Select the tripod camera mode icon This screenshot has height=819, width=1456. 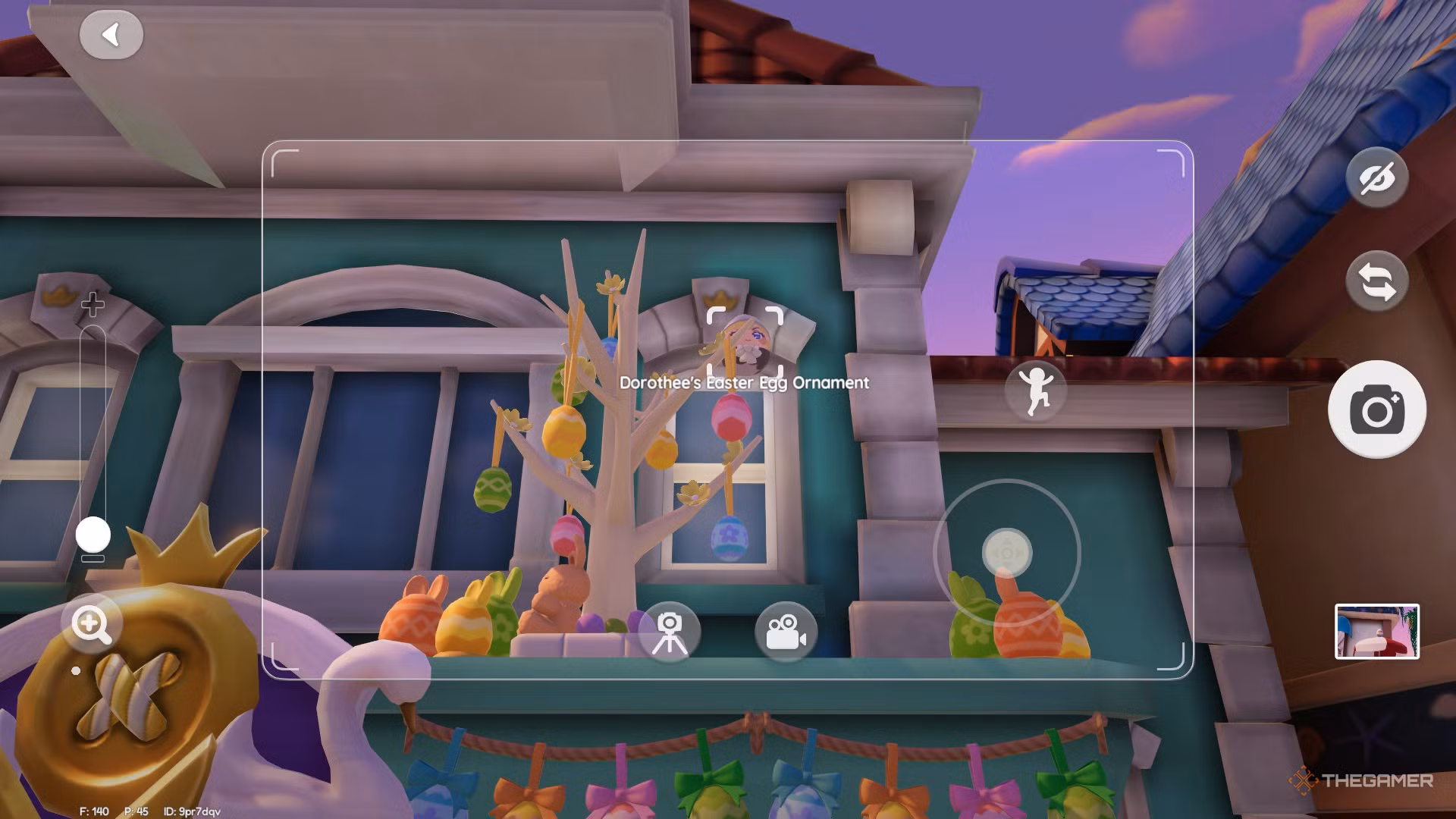point(670,632)
